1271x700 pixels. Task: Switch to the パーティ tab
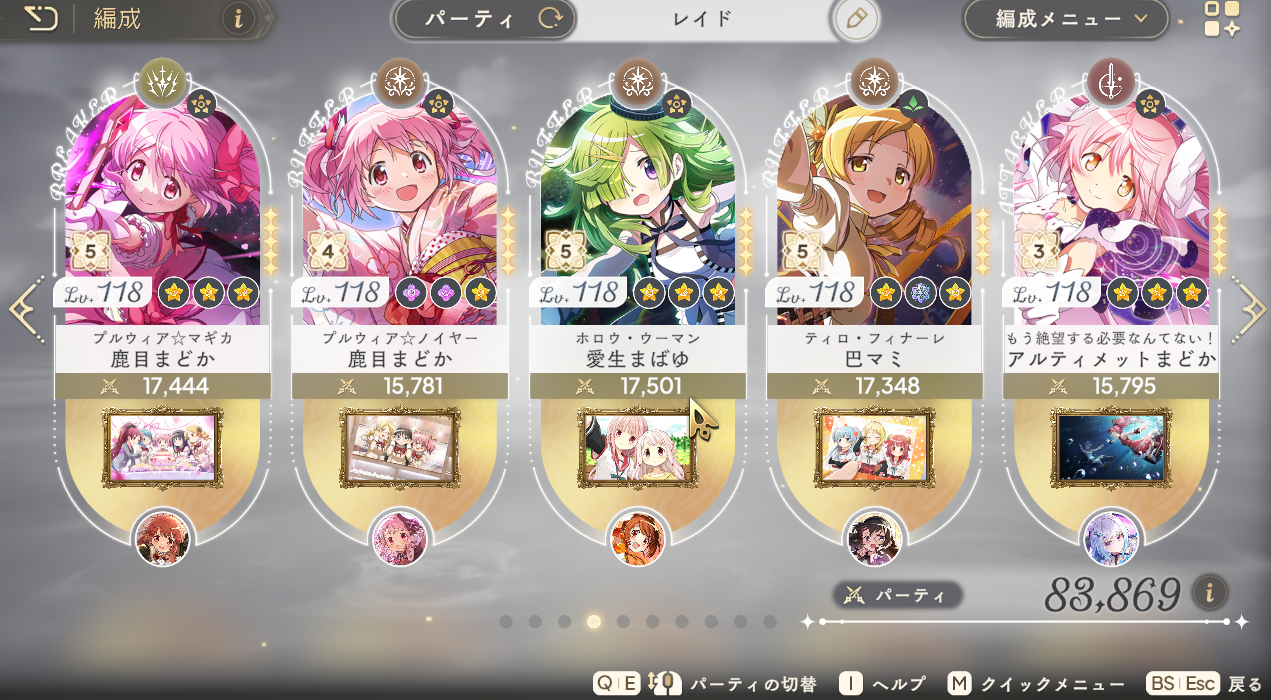coord(485,19)
